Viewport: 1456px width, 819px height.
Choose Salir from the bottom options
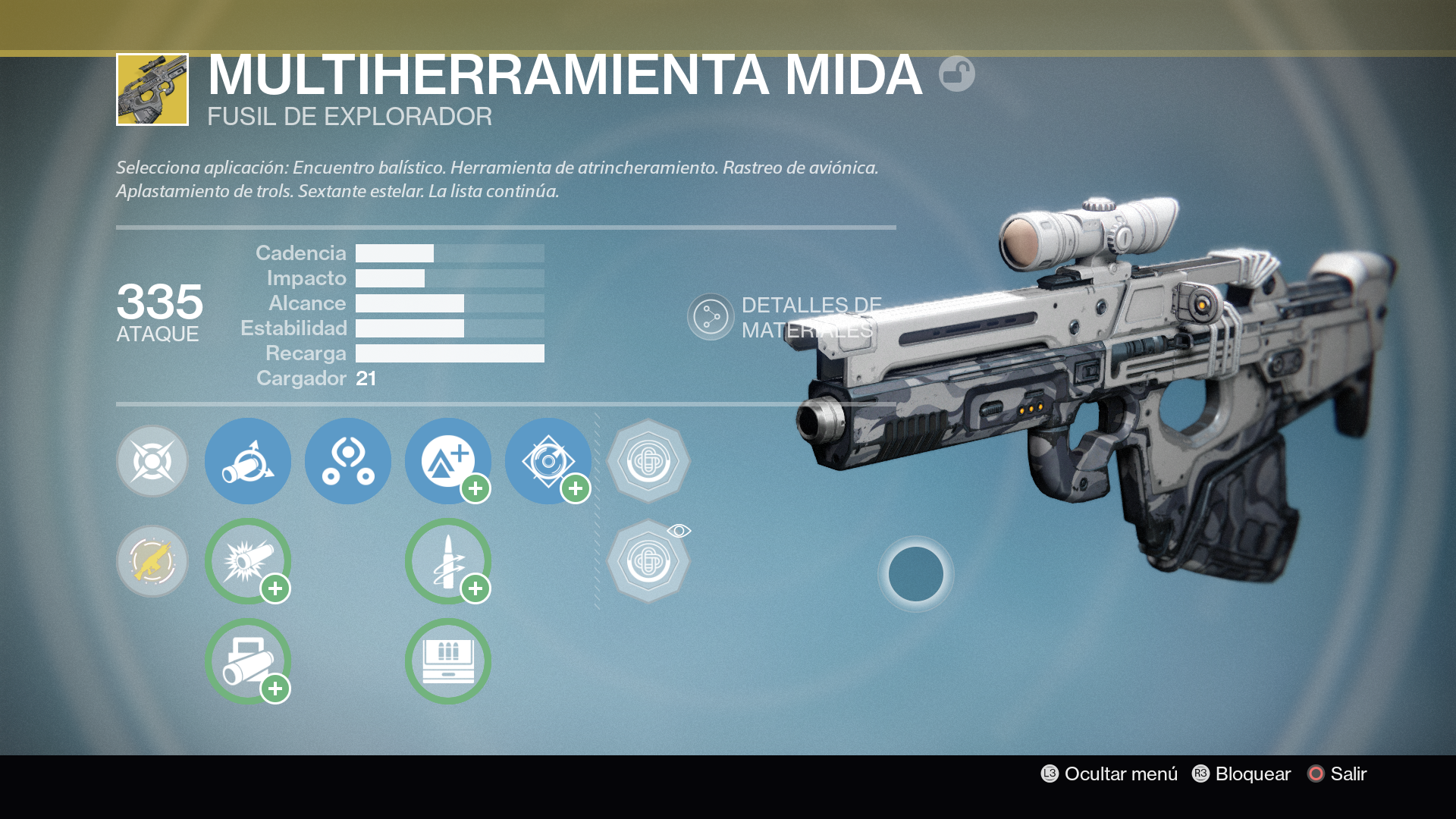pos(1346,774)
